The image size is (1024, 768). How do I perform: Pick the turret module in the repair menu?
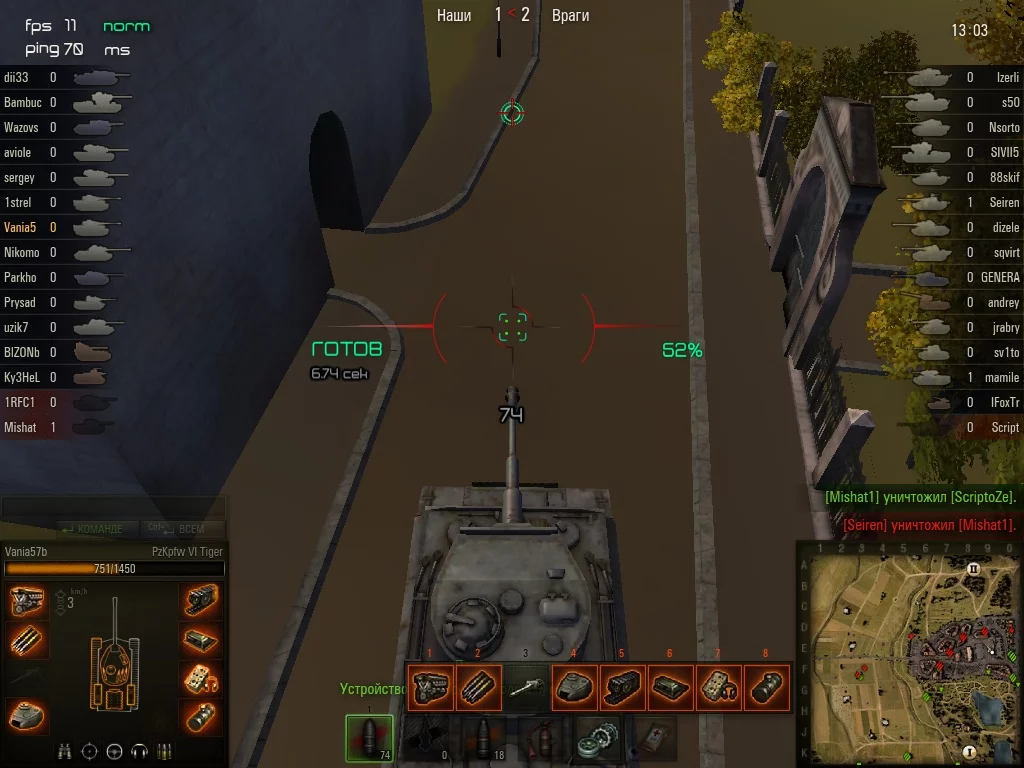pos(573,688)
